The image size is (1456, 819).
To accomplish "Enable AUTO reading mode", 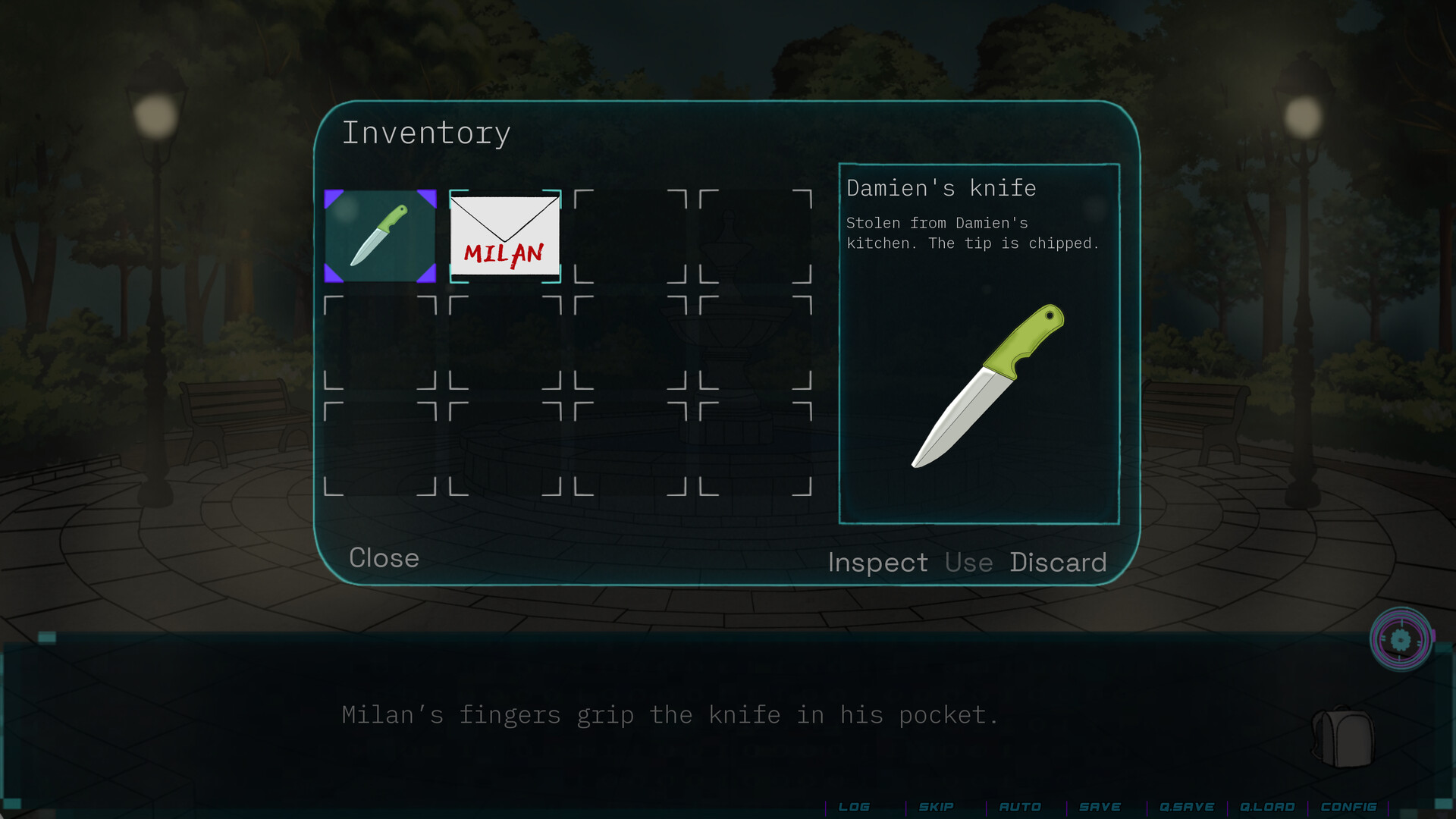I will (x=1020, y=807).
